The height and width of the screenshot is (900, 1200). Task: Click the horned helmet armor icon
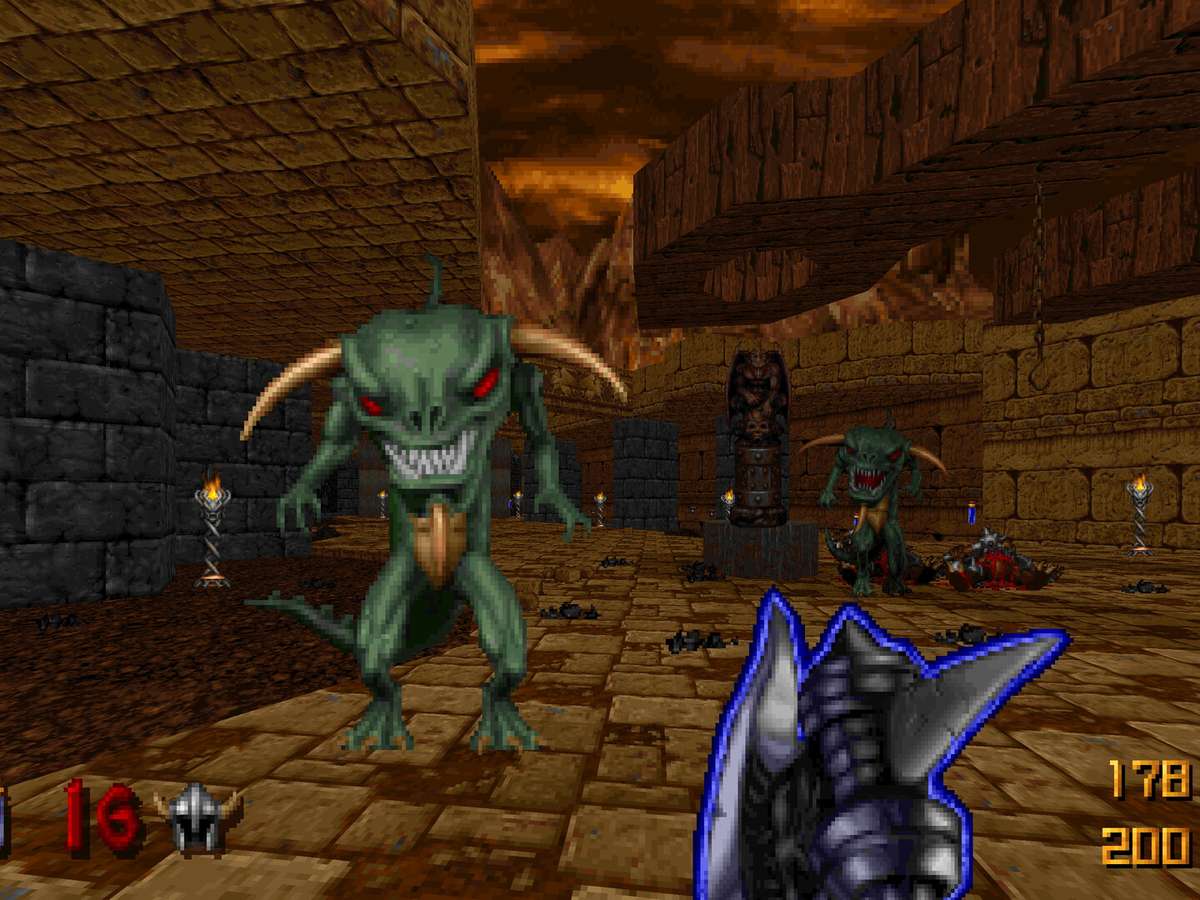click(x=197, y=817)
